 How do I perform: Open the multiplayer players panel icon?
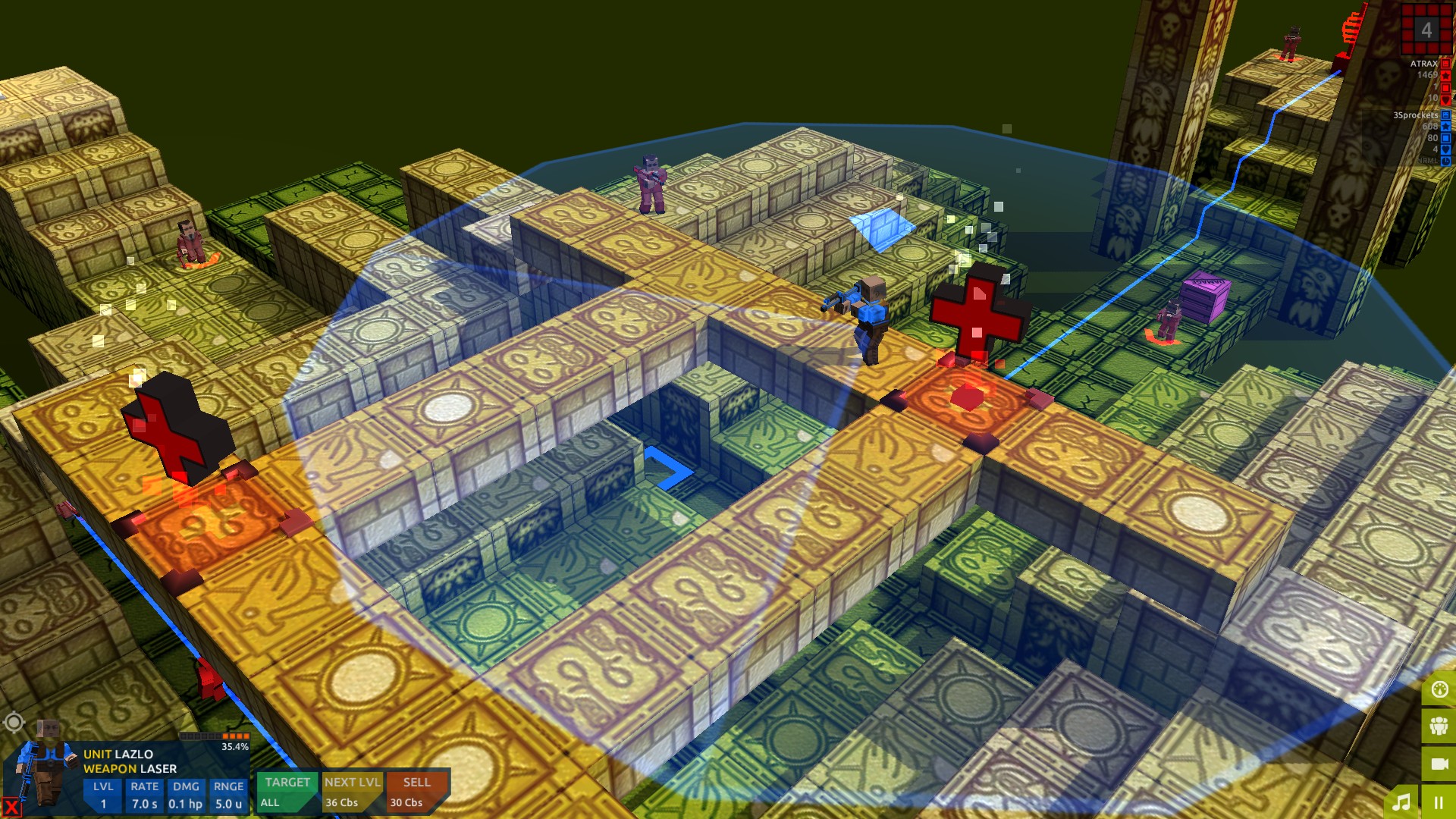tap(1439, 726)
